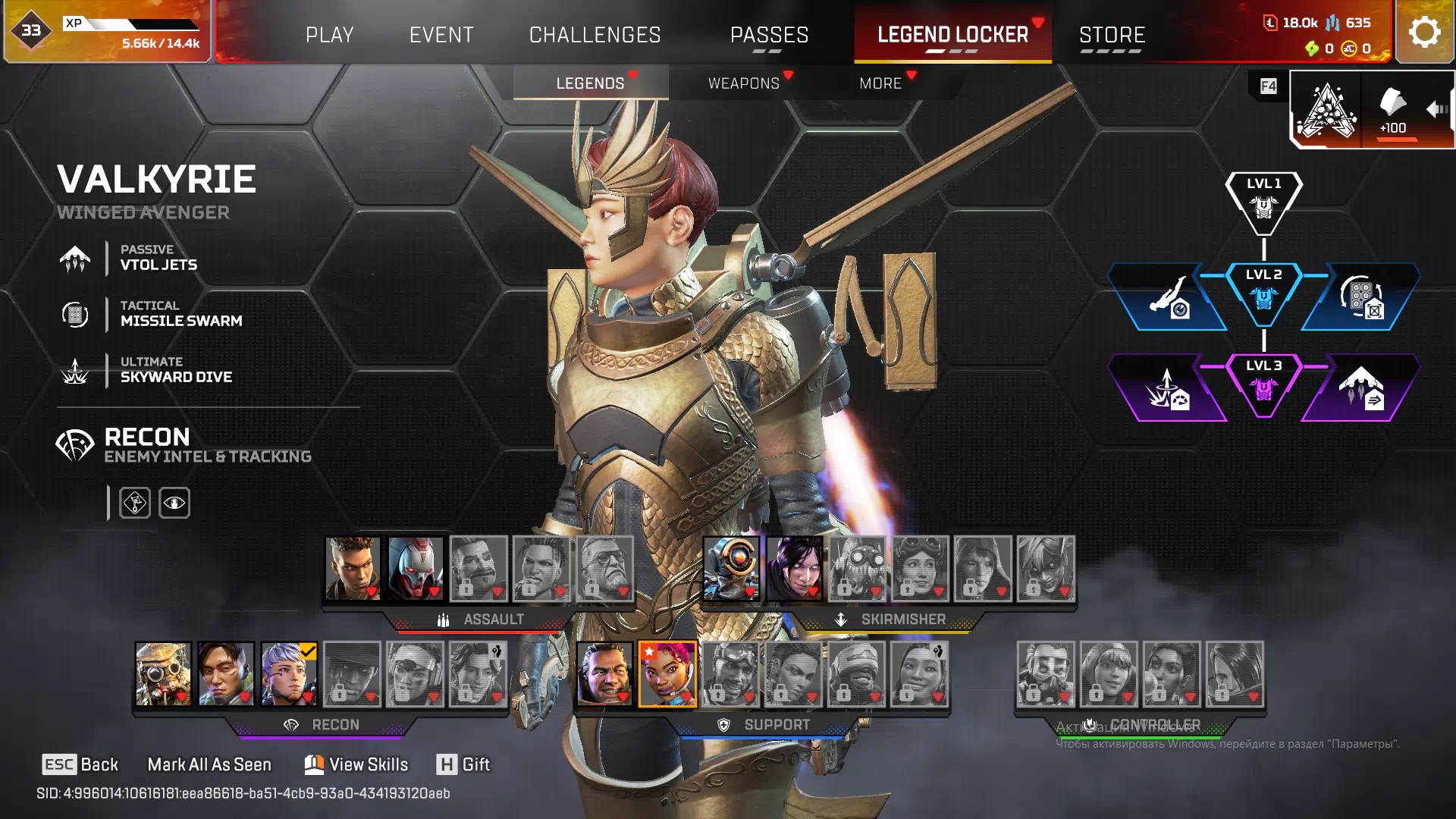
Task: Open settings with the gear icon
Action: (1424, 33)
